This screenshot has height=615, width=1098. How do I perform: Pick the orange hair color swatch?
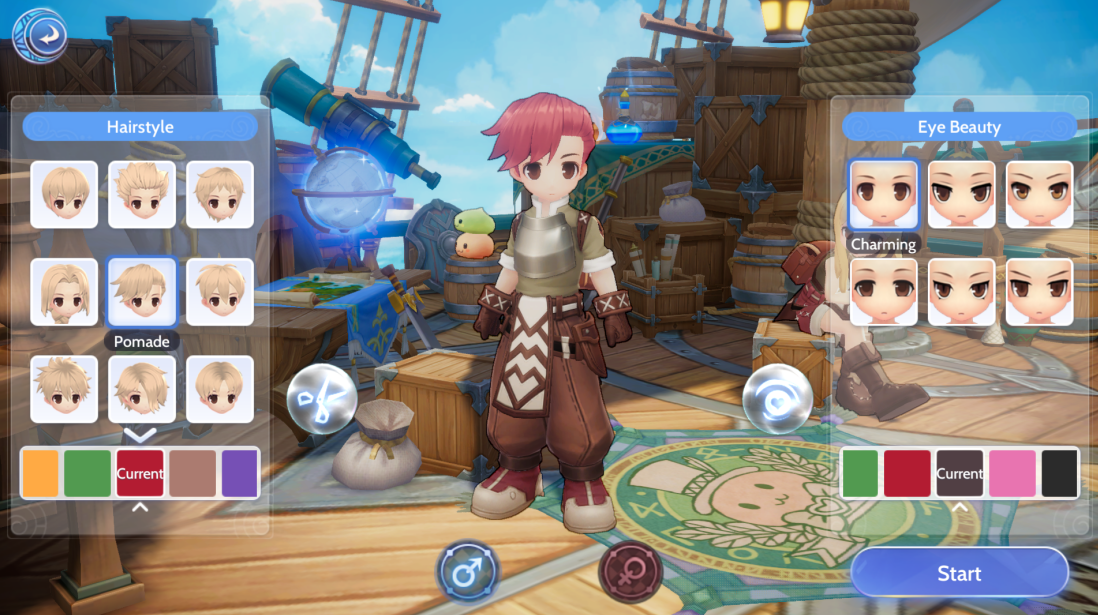point(40,473)
